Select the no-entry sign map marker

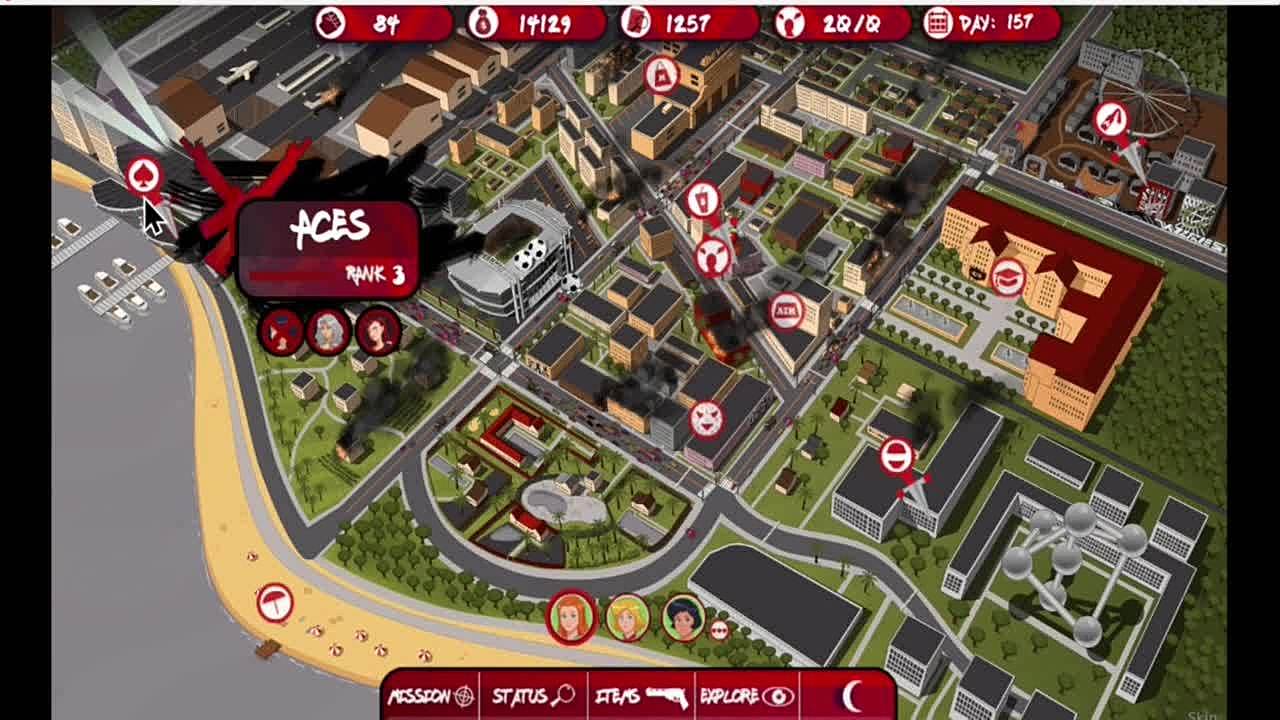(897, 456)
